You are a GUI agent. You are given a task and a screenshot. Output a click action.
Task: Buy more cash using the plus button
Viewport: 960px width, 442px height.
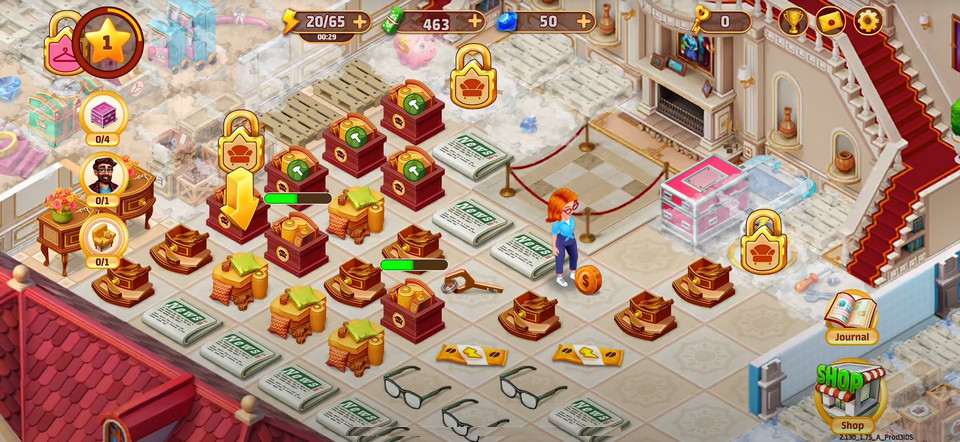click(474, 21)
